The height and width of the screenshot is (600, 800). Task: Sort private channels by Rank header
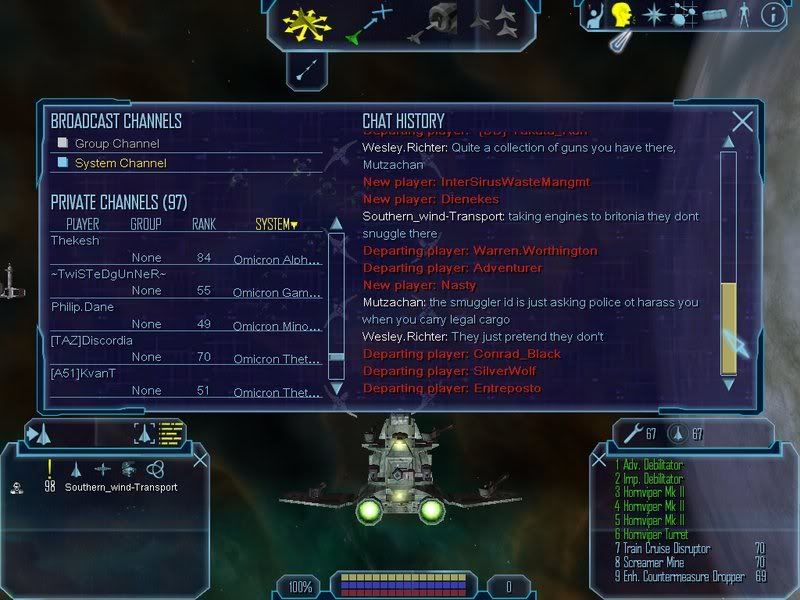pos(204,224)
